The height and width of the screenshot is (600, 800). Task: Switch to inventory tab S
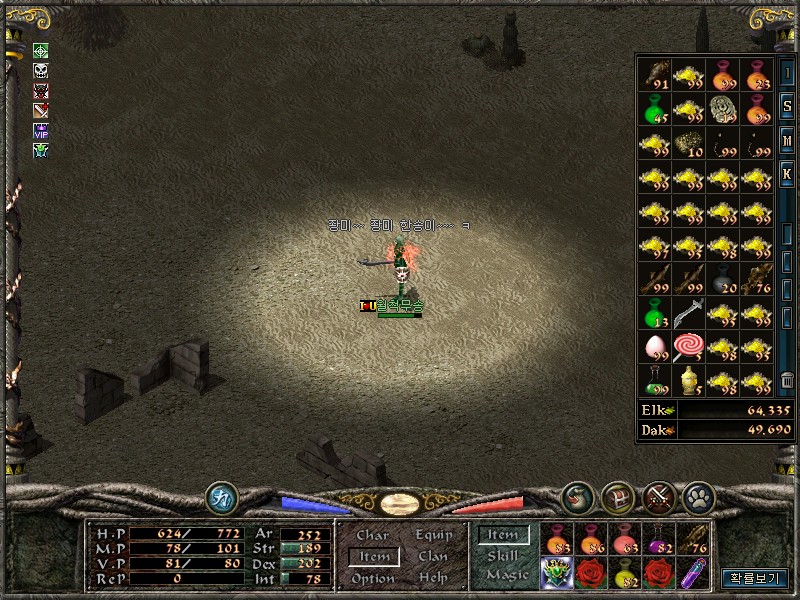(787, 107)
